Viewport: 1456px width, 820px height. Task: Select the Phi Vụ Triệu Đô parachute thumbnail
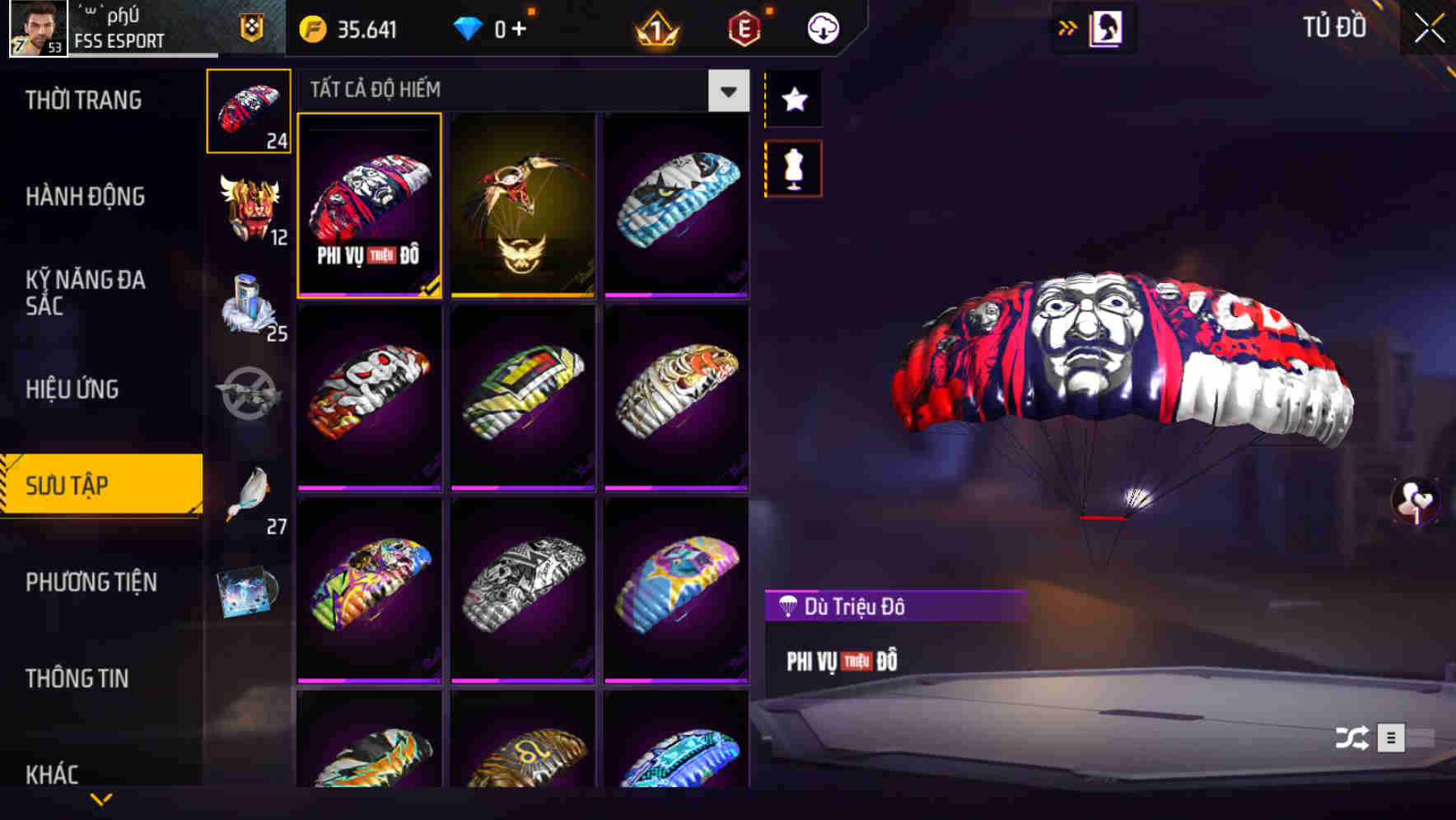(x=369, y=206)
